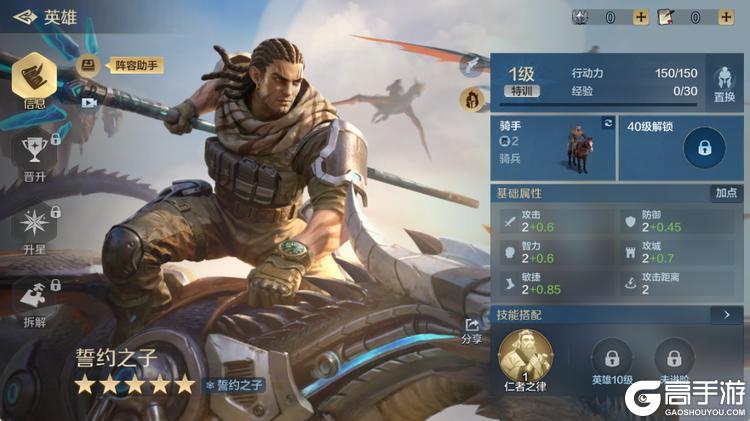Viewport: 750px width, 421px height.
Task: Expand the 技能搭配 skill loadout arrow
Action: pos(725,314)
